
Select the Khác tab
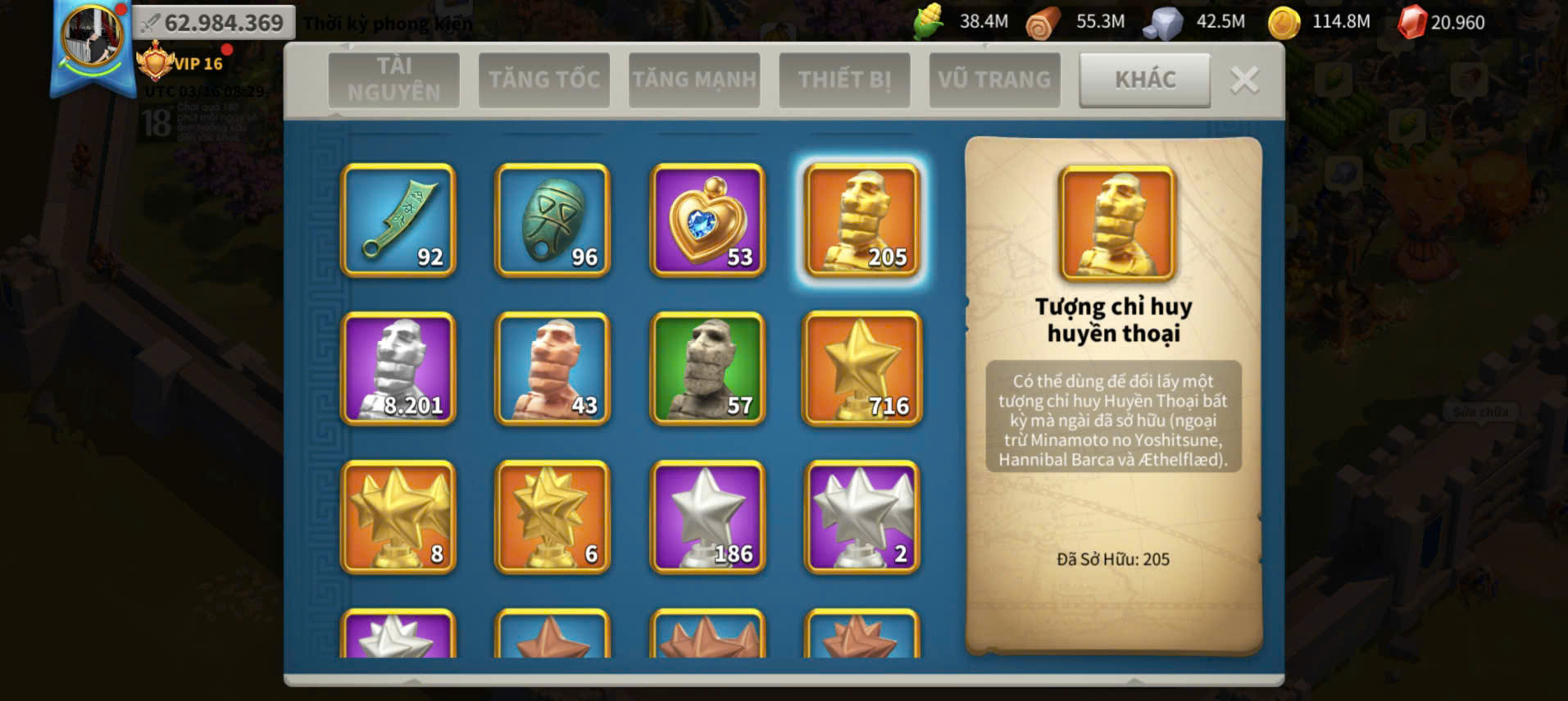[1144, 80]
